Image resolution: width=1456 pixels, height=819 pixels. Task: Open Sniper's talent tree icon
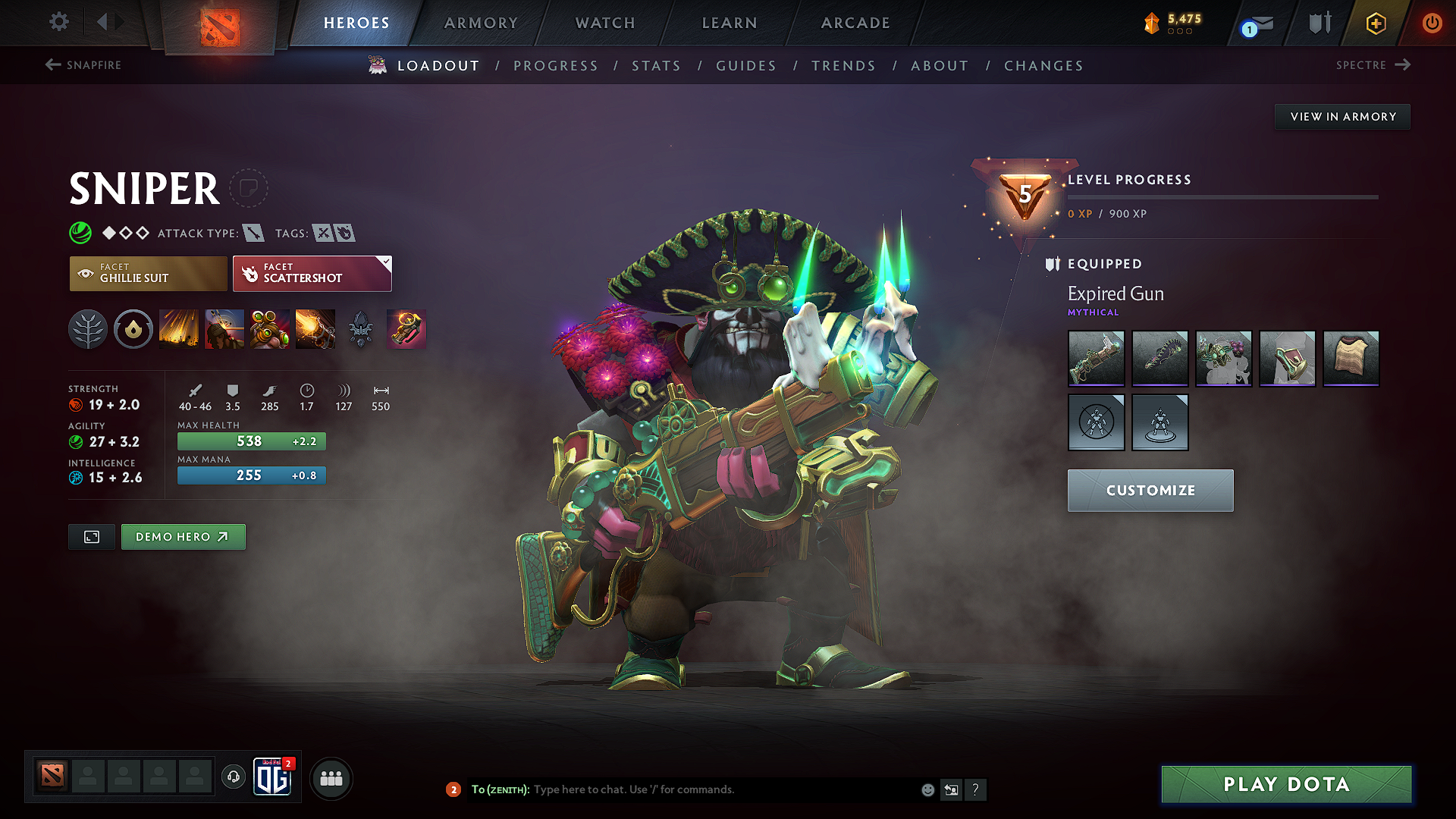(x=88, y=329)
